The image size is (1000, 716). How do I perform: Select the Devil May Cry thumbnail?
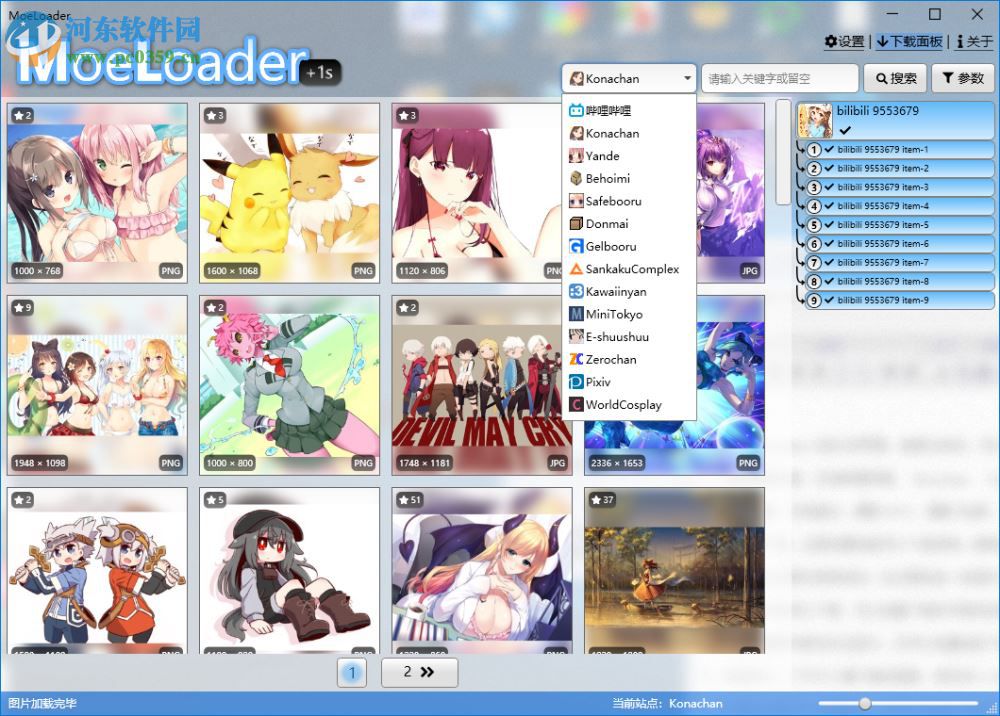pos(482,385)
